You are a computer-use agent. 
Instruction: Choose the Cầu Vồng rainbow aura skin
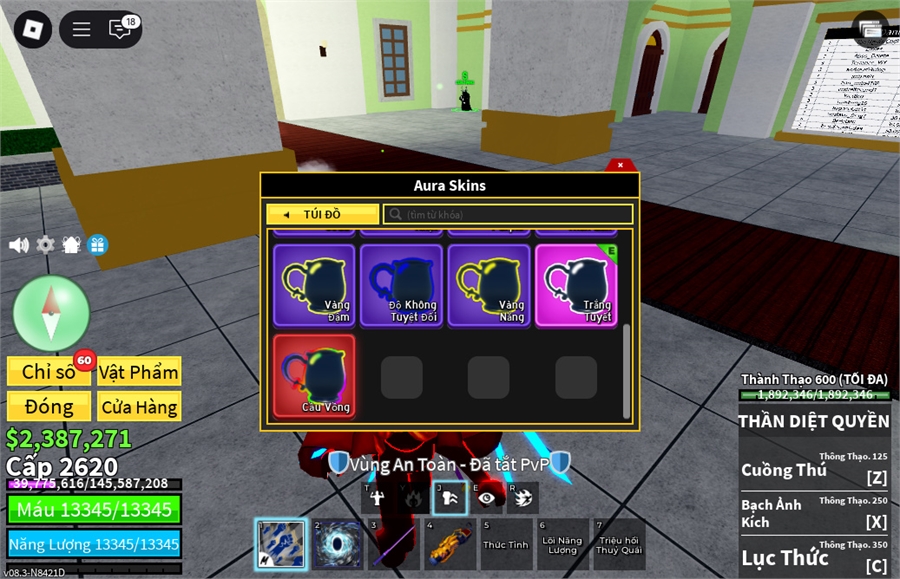(x=314, y=375)
